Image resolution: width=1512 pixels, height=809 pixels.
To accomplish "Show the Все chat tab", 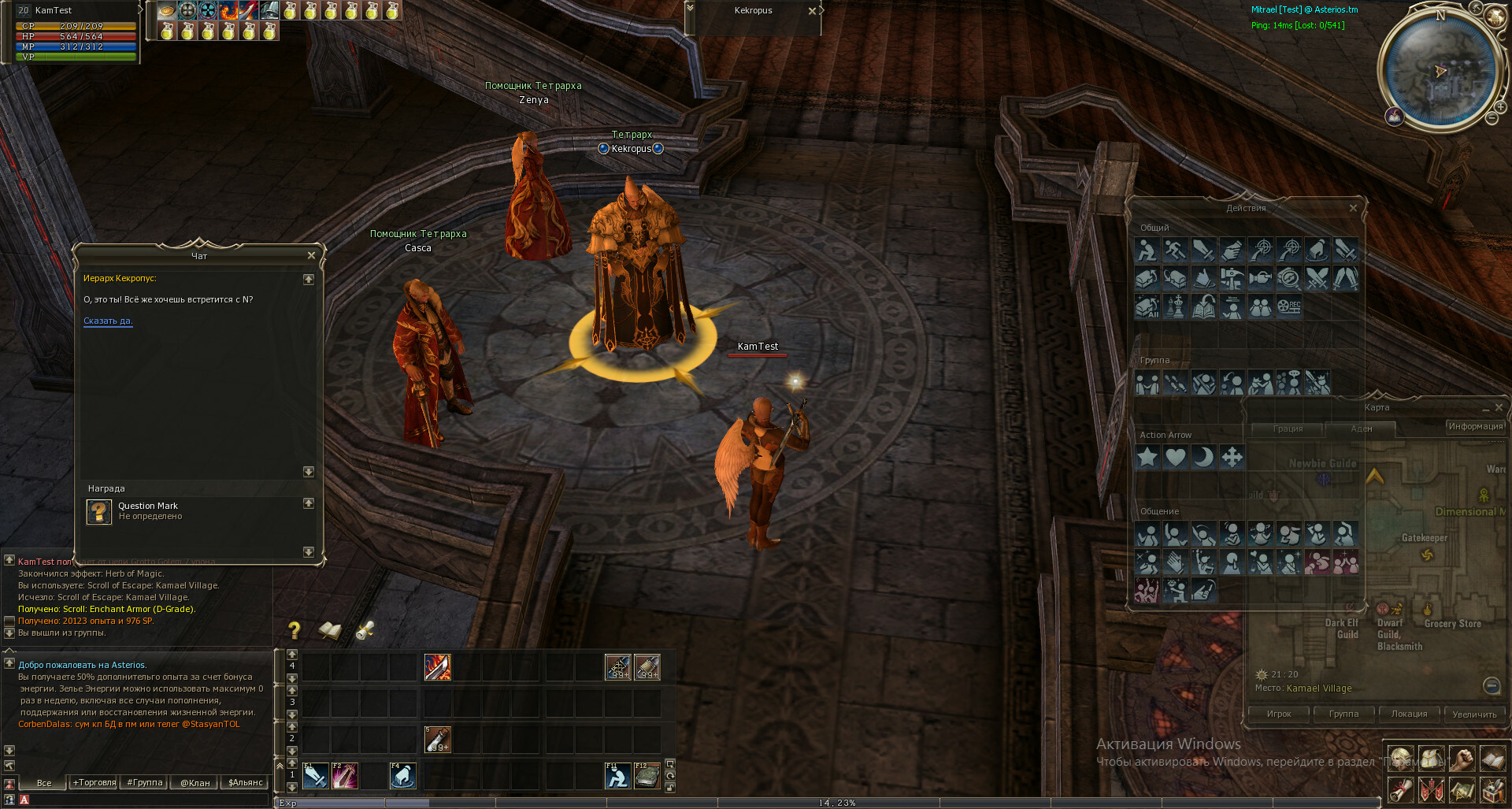I will click(44, 782).
